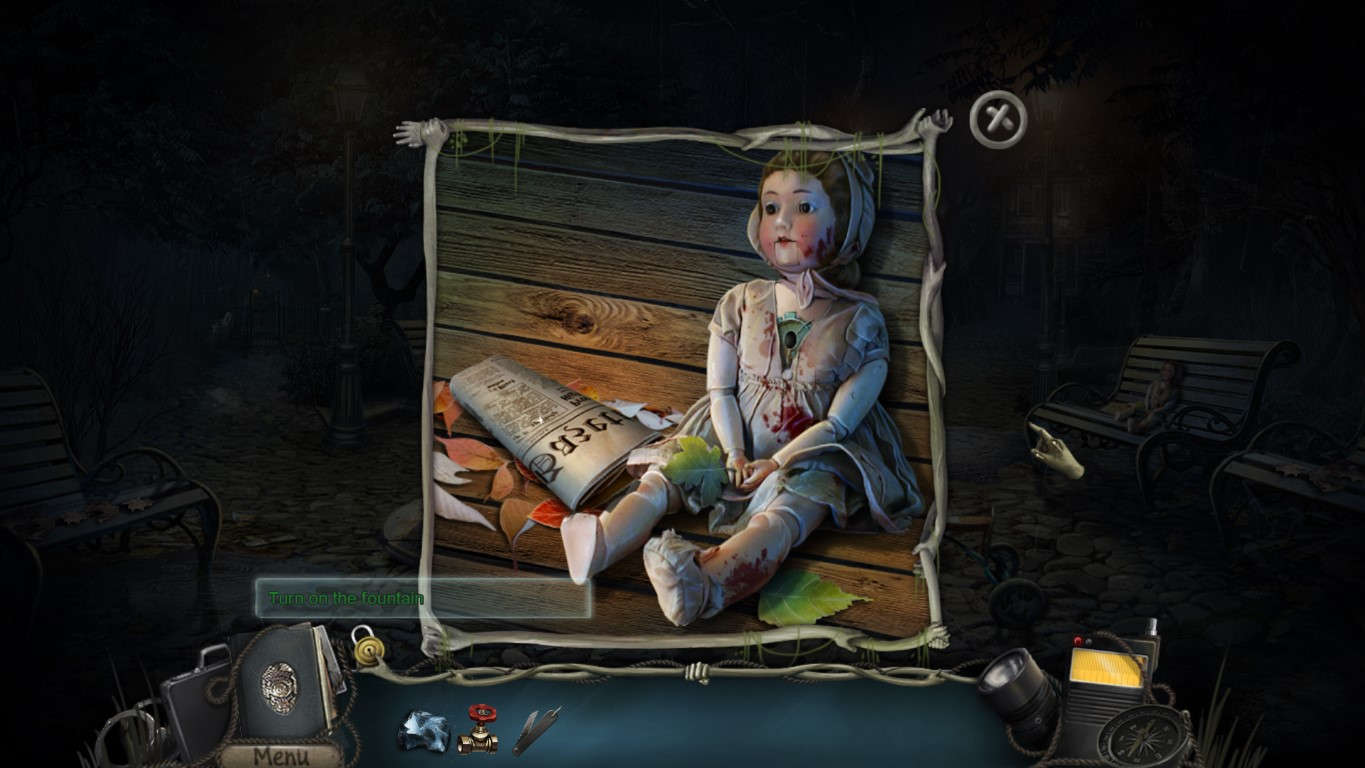Toggle the golden padlock above the inventory

click(x=368, y=648)
